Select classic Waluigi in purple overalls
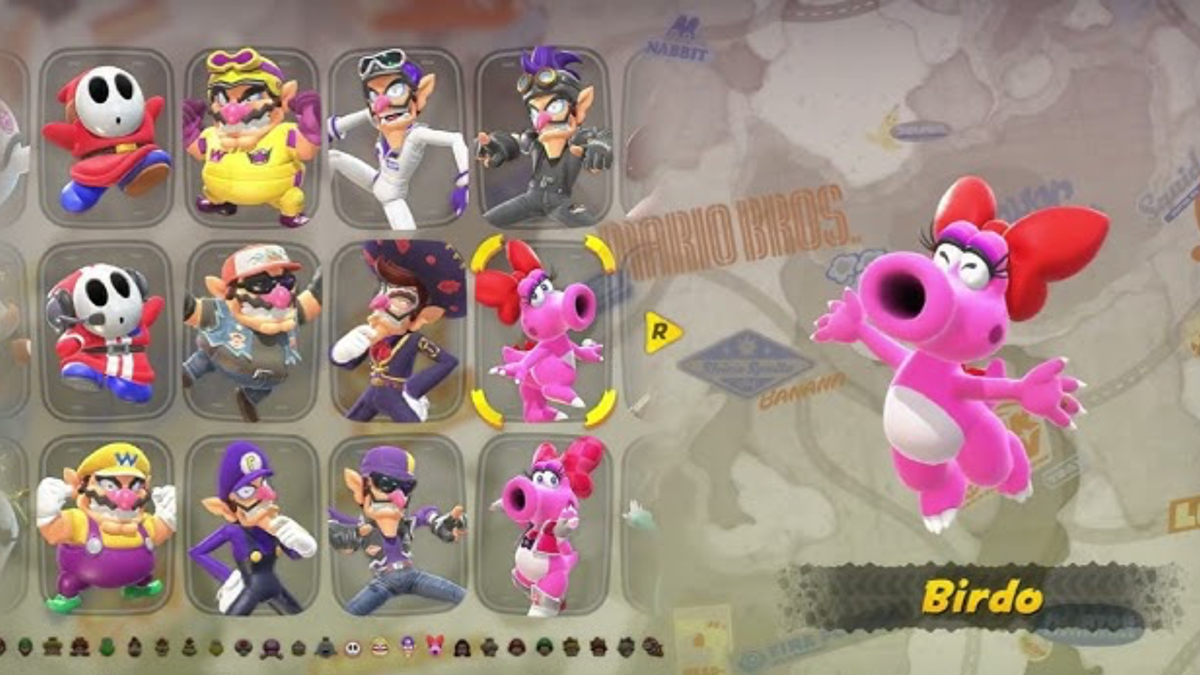This screenshot has height=675, width=1200. click(251, 523)
